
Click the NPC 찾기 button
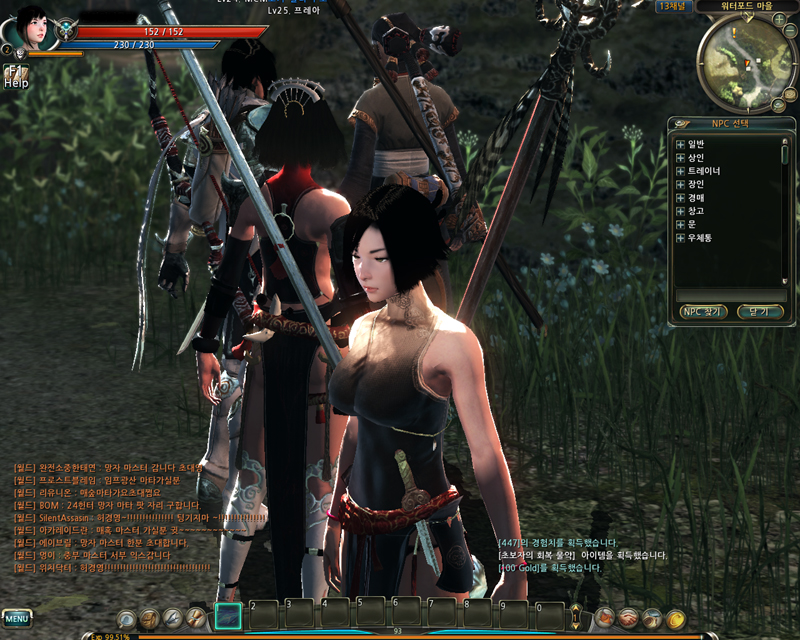703,312
